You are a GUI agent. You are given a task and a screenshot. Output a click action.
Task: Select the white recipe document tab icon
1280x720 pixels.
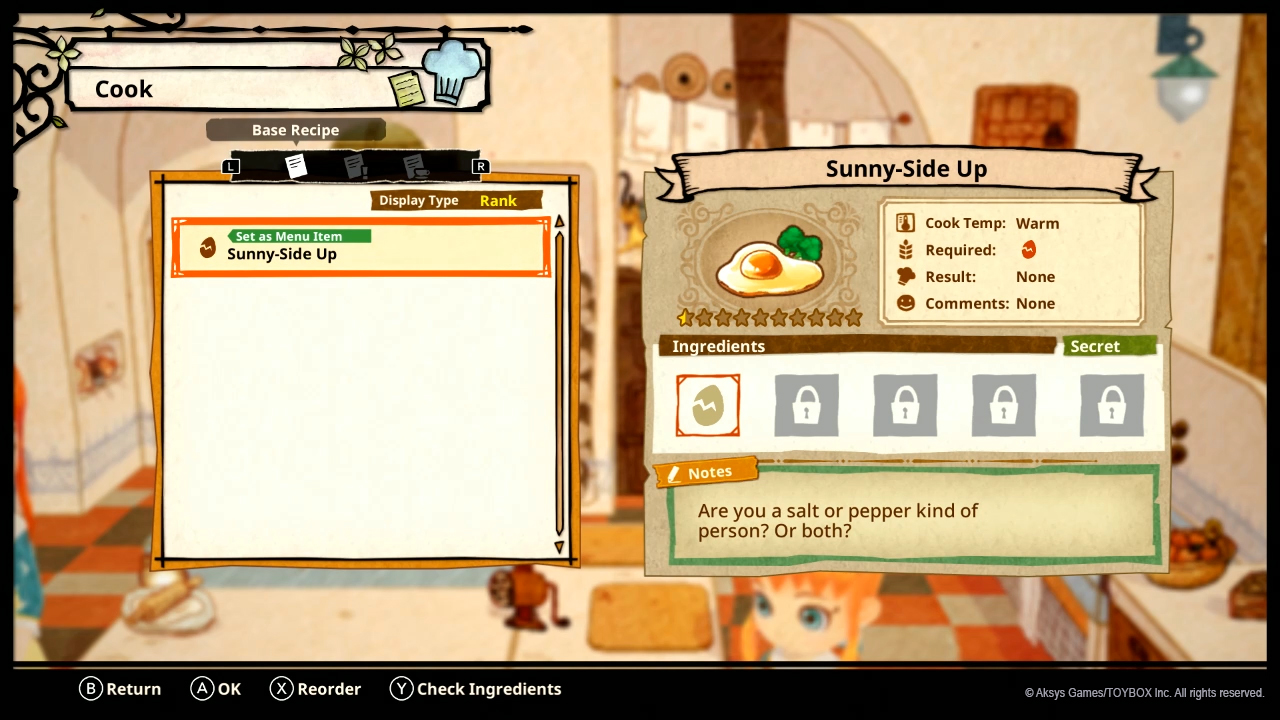click(296, 166)
